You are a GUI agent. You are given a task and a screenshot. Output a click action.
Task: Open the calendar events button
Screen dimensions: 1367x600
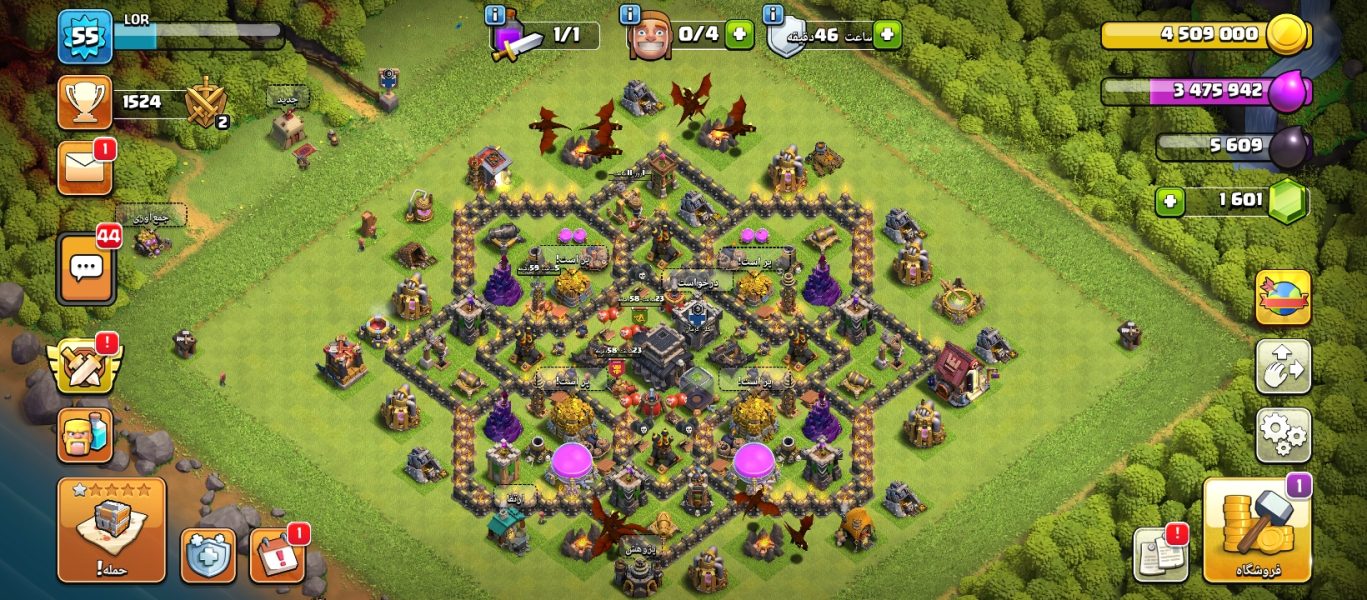(276, 555)
